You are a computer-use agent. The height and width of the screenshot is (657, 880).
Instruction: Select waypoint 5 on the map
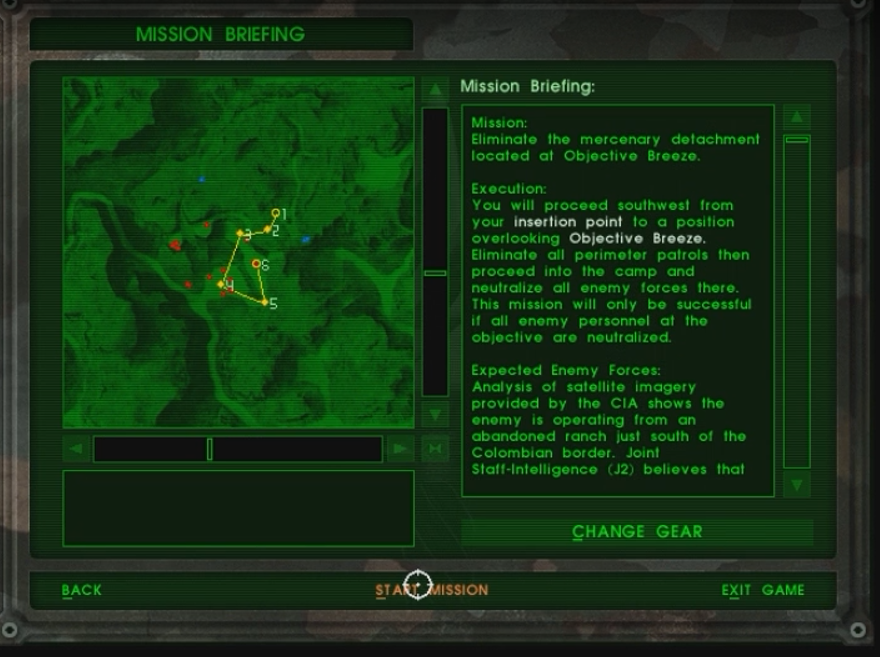pos(265,302)
